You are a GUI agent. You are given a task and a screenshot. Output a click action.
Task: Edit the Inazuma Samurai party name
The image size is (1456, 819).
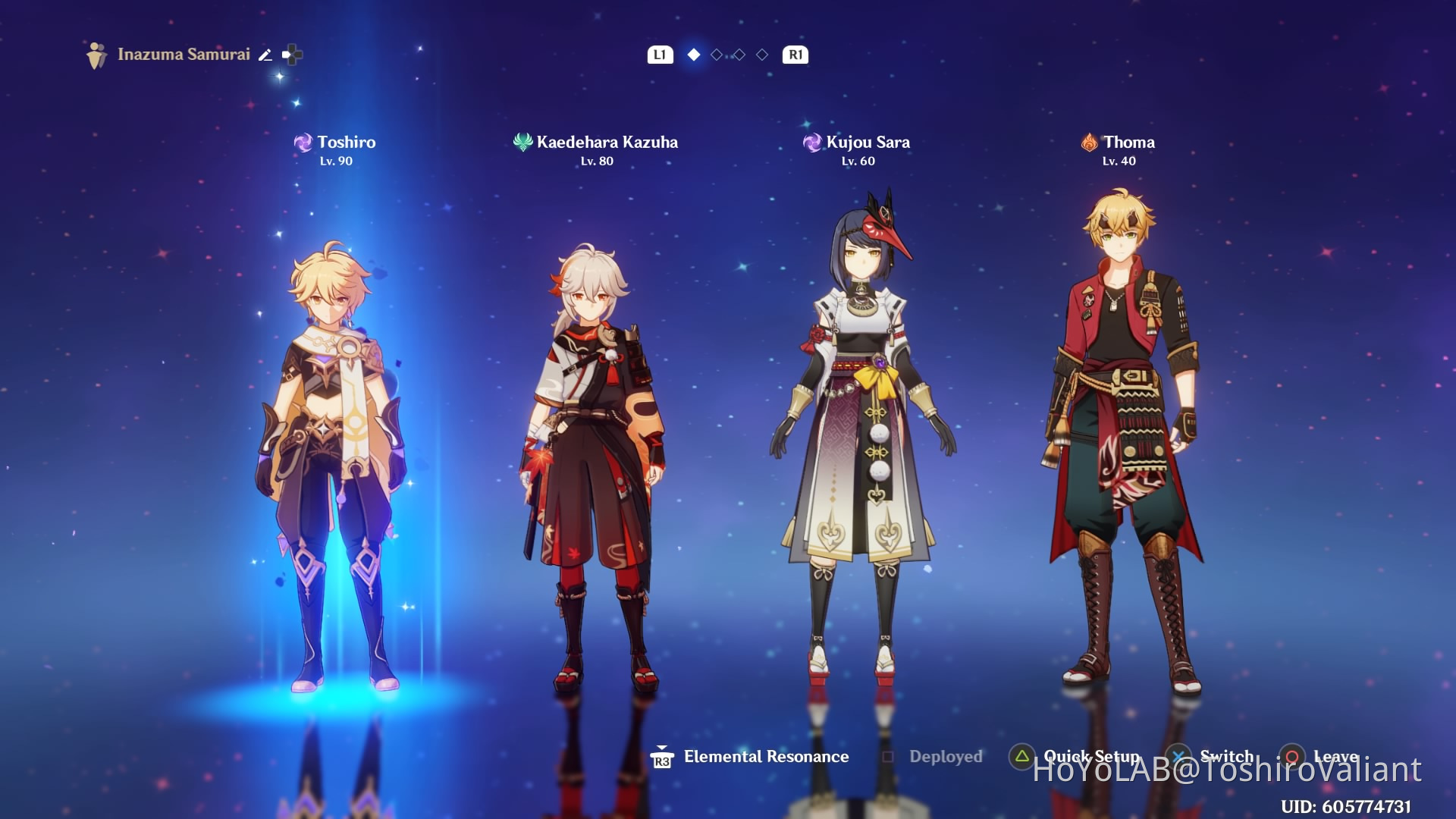[x=265, y=55]
